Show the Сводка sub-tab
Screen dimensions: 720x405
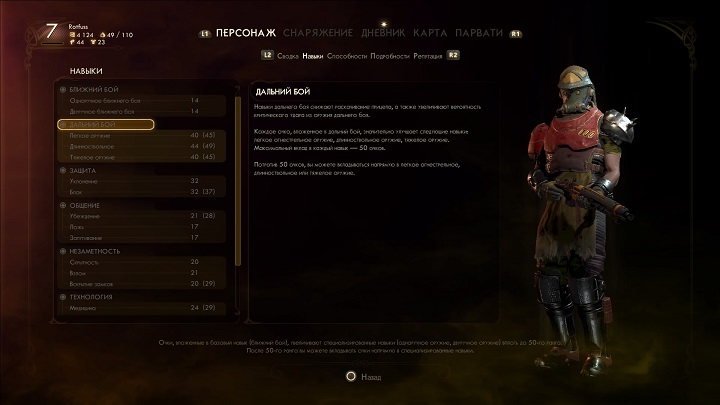(x=289, y=56)
